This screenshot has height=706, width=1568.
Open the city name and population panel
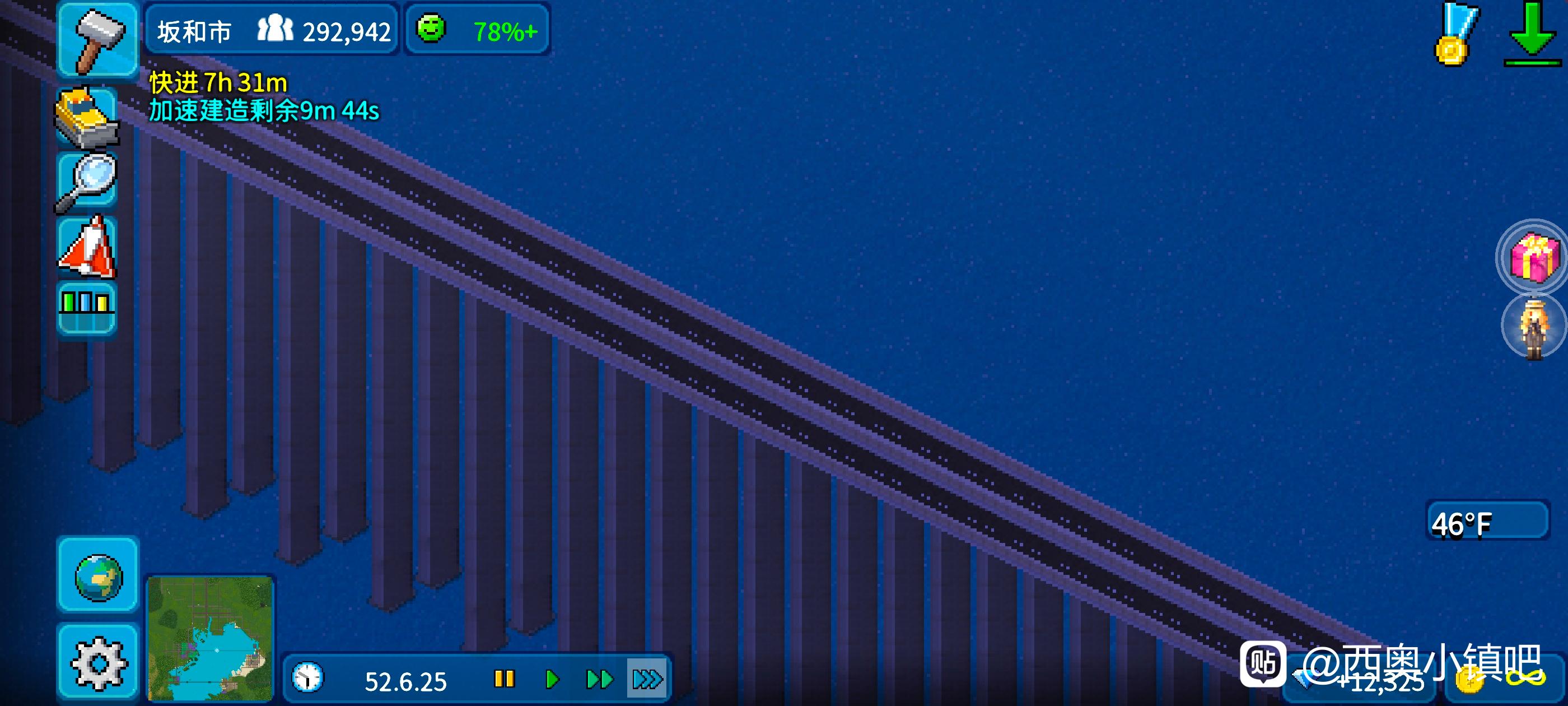(x=272, y=30)
